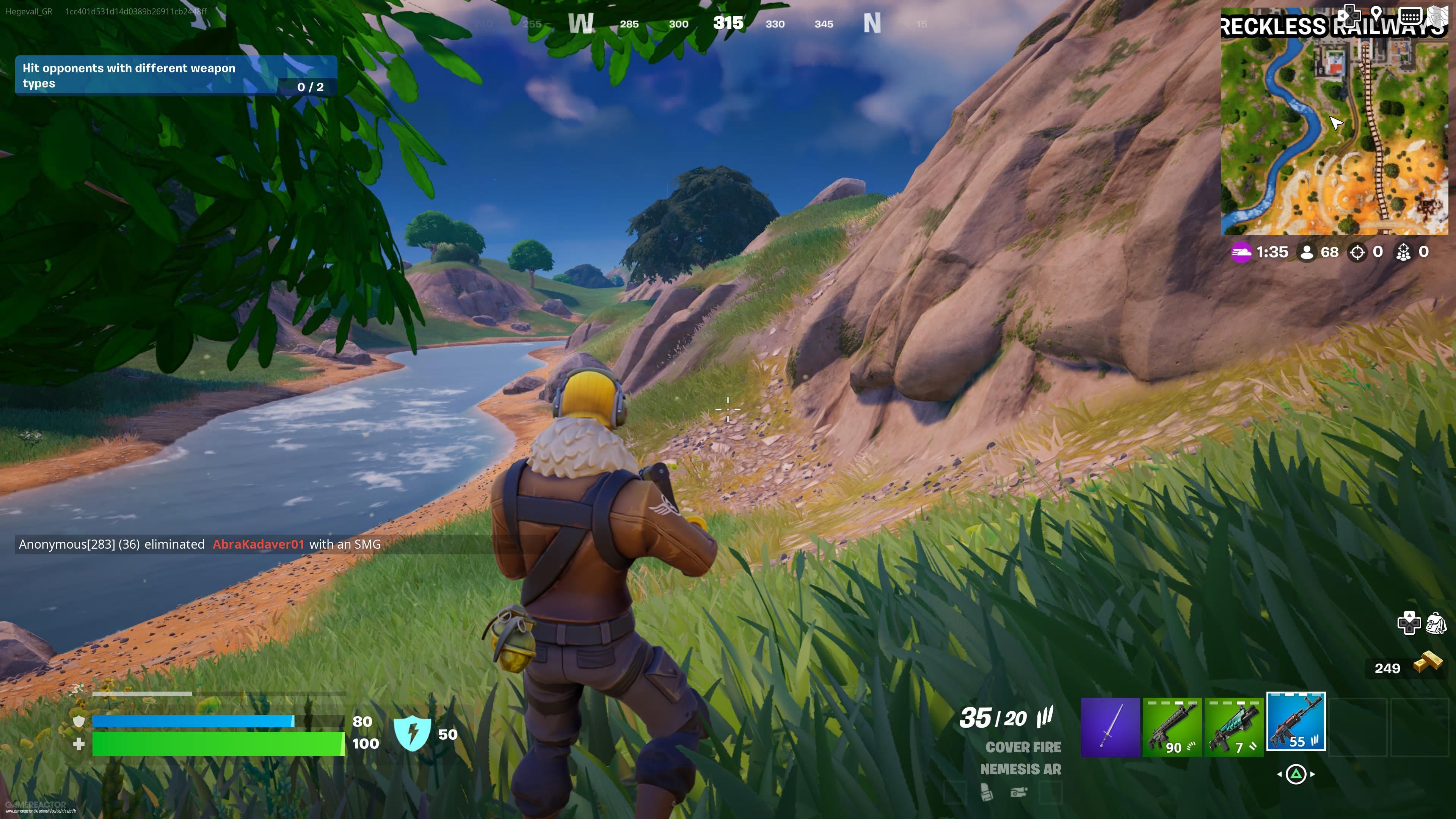Click the storm timer cloud icon
The image size is (1456, 819).
tap(1241, 253)
